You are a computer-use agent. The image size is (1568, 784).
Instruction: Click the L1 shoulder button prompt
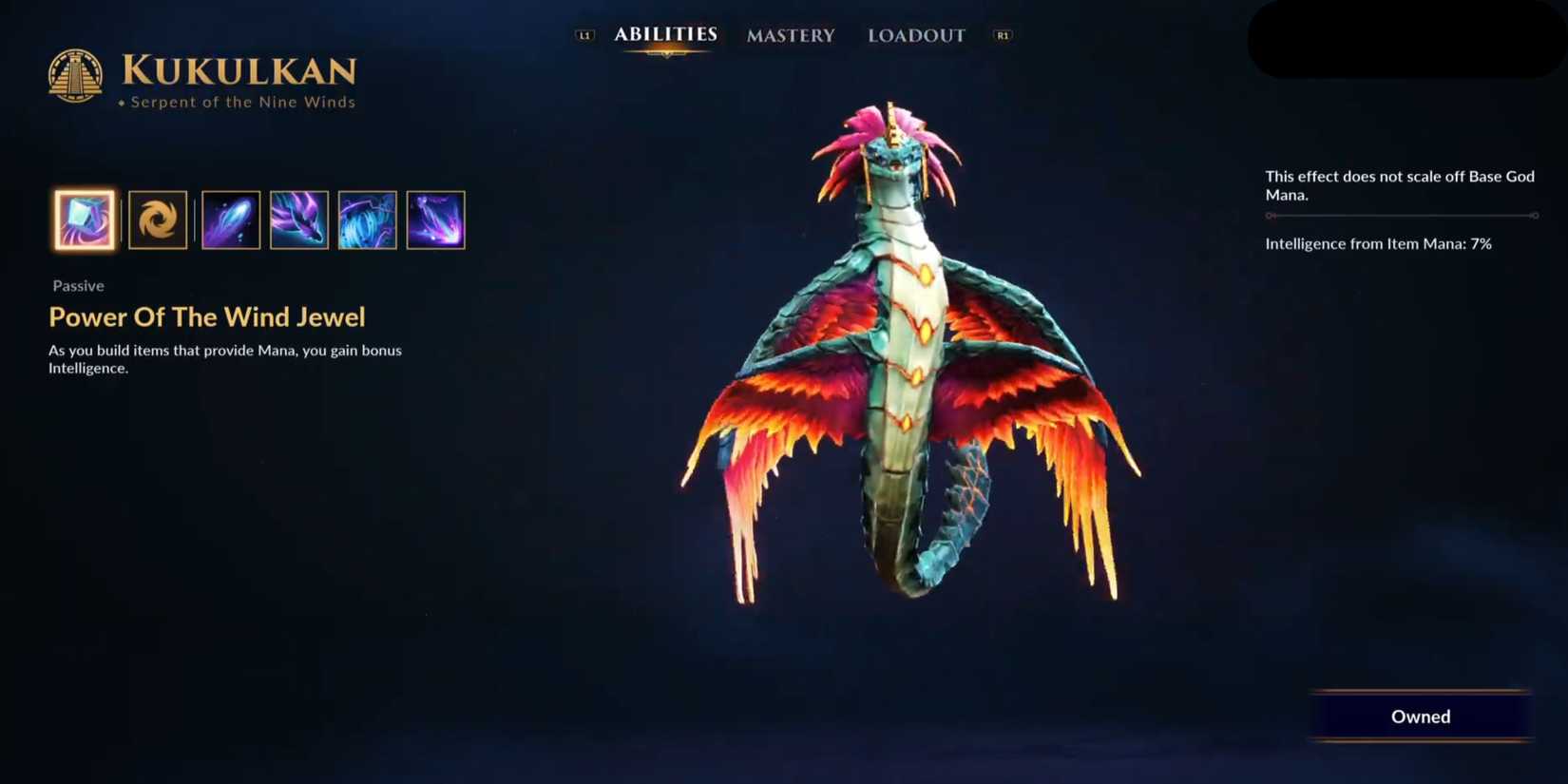586,34
